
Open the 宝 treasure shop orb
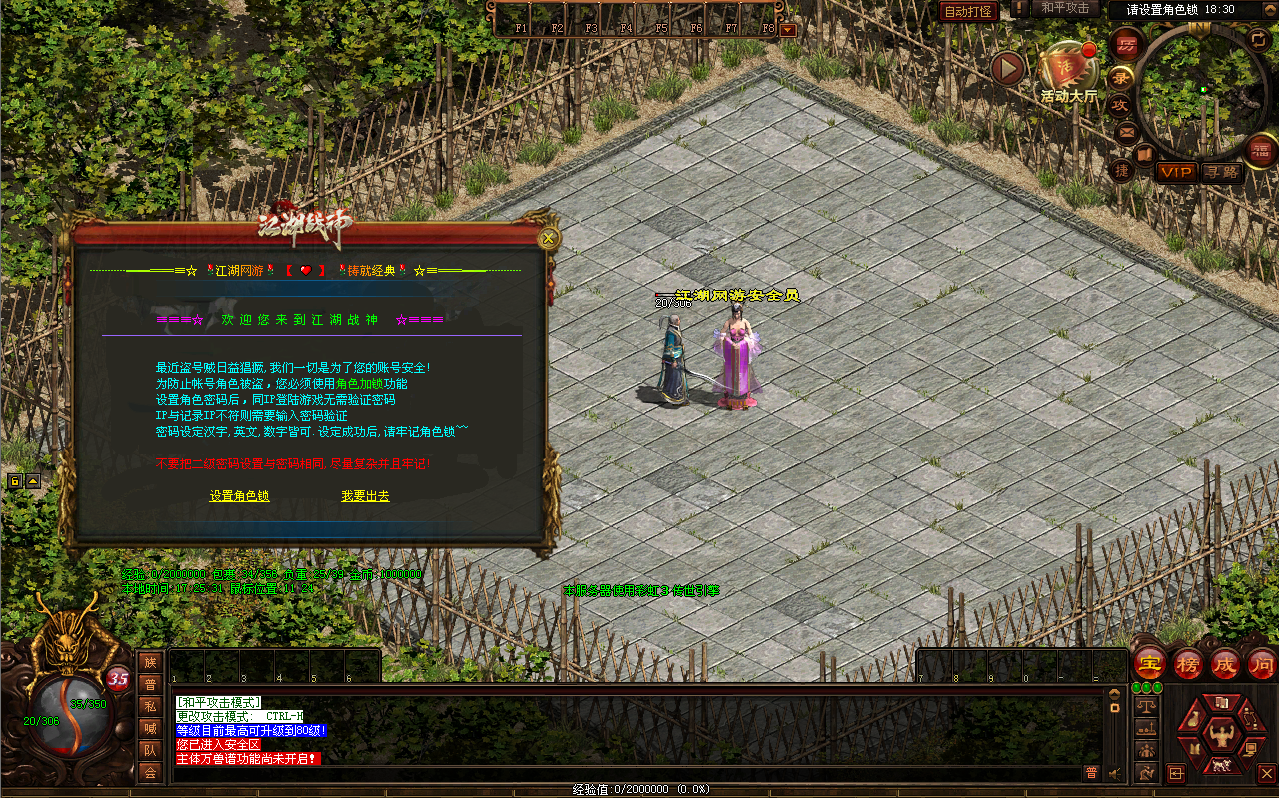(x=1151, y=663)
